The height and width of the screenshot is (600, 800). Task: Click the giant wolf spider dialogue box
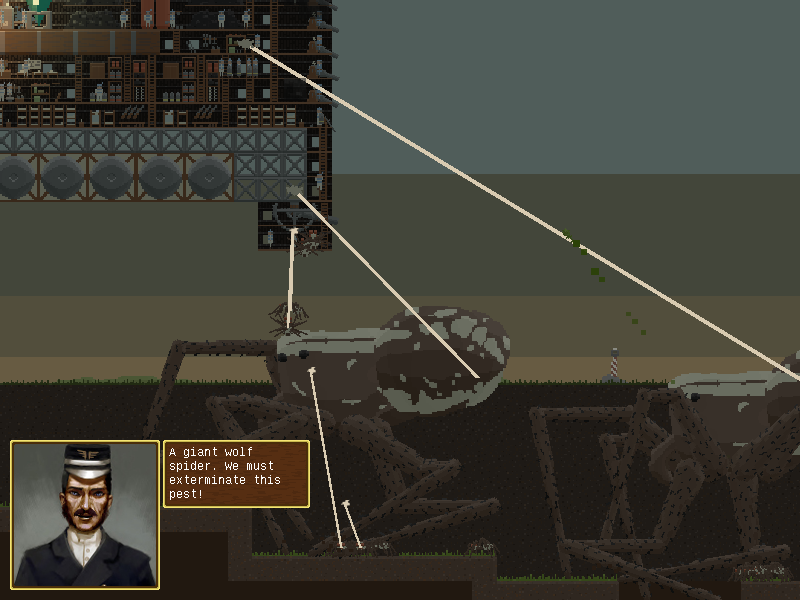[236, 474]
